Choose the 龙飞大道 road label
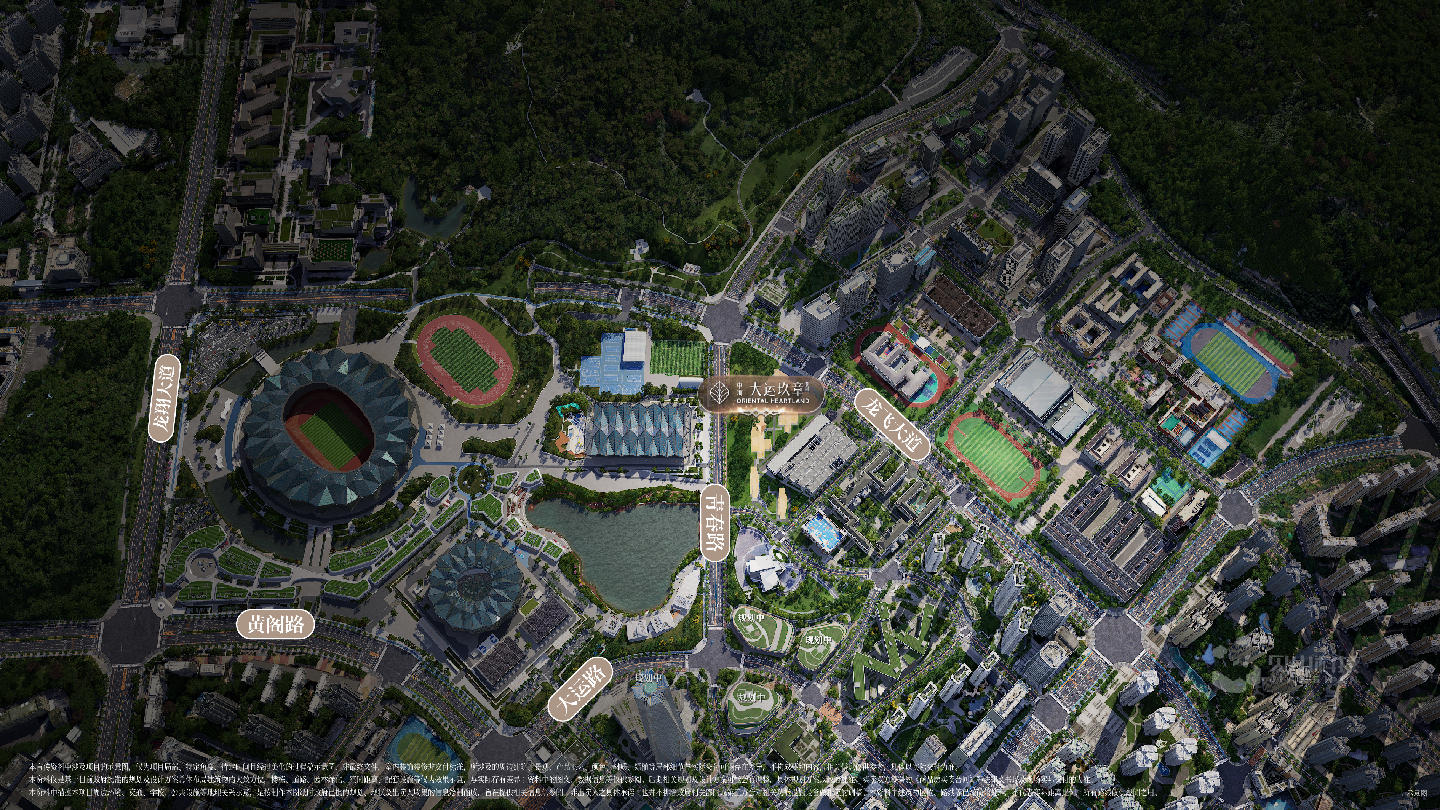Screen dimensions: 1440x810 pos(892,424)
